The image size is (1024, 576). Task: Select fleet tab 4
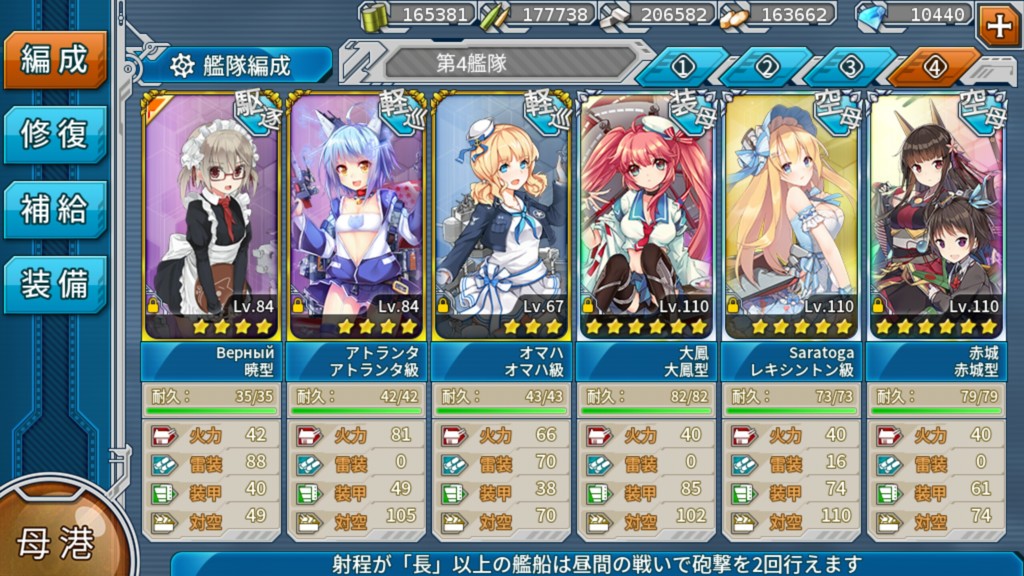(934, 67)
